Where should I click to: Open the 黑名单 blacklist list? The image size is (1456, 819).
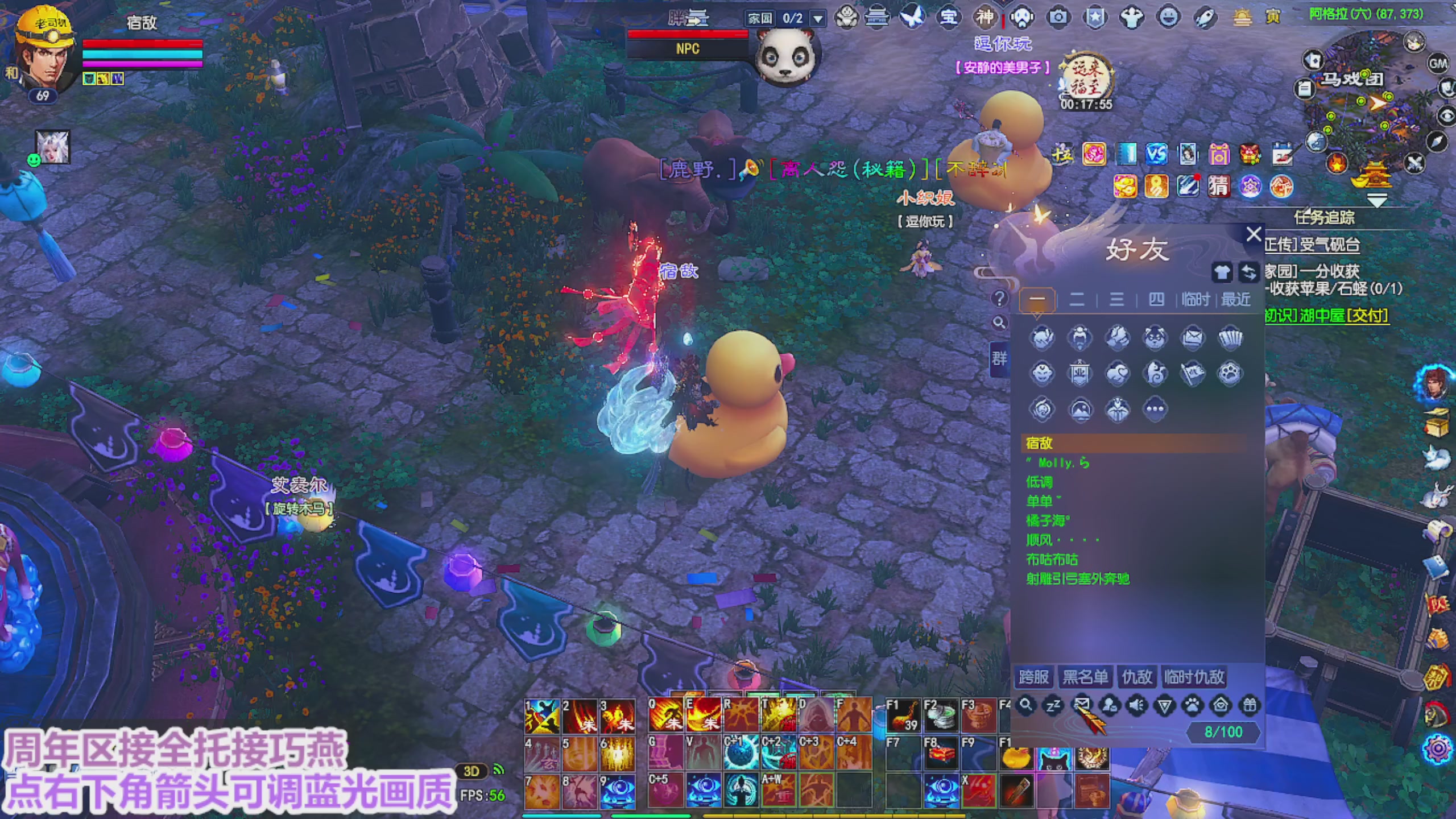[x=1085, y=677]
